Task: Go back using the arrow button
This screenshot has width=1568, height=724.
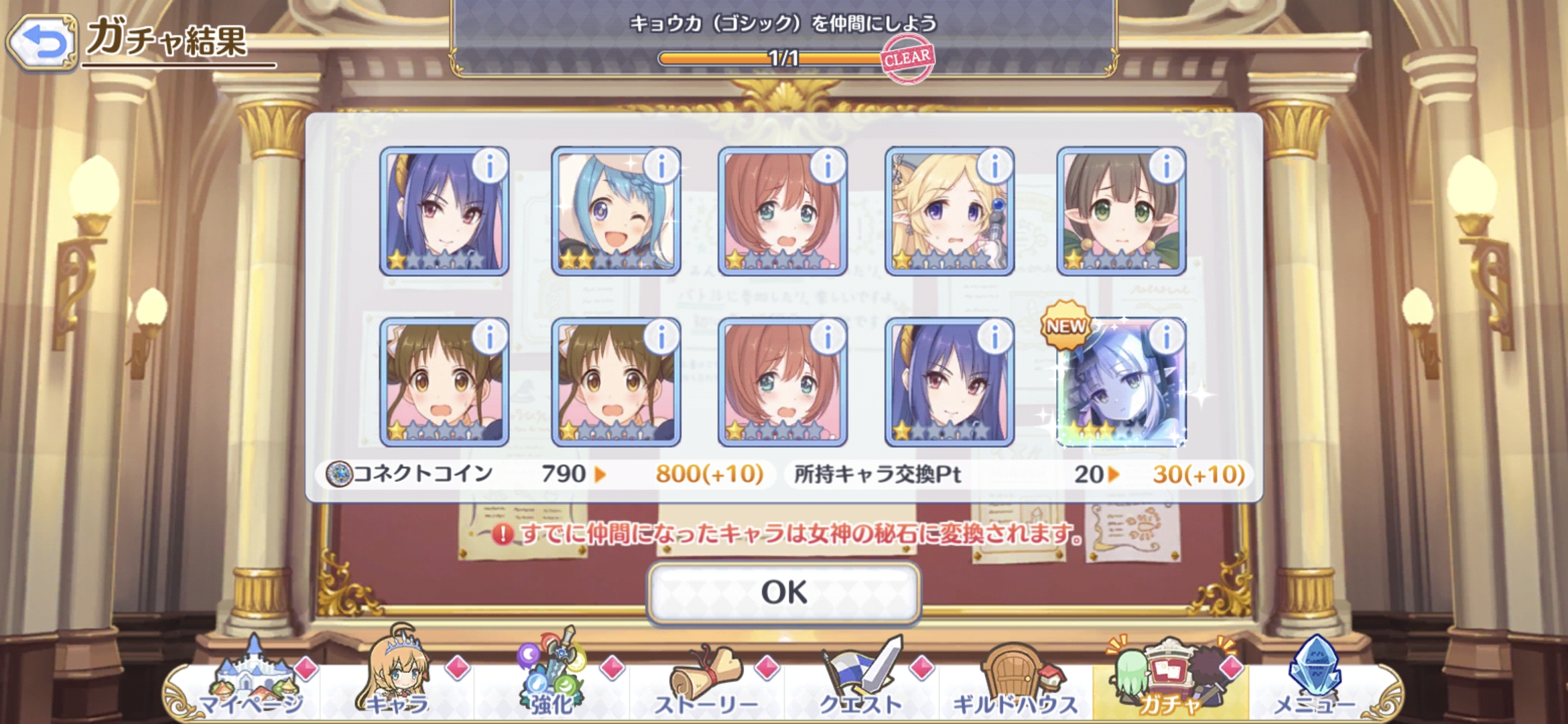Action: [x=43, y=43]
